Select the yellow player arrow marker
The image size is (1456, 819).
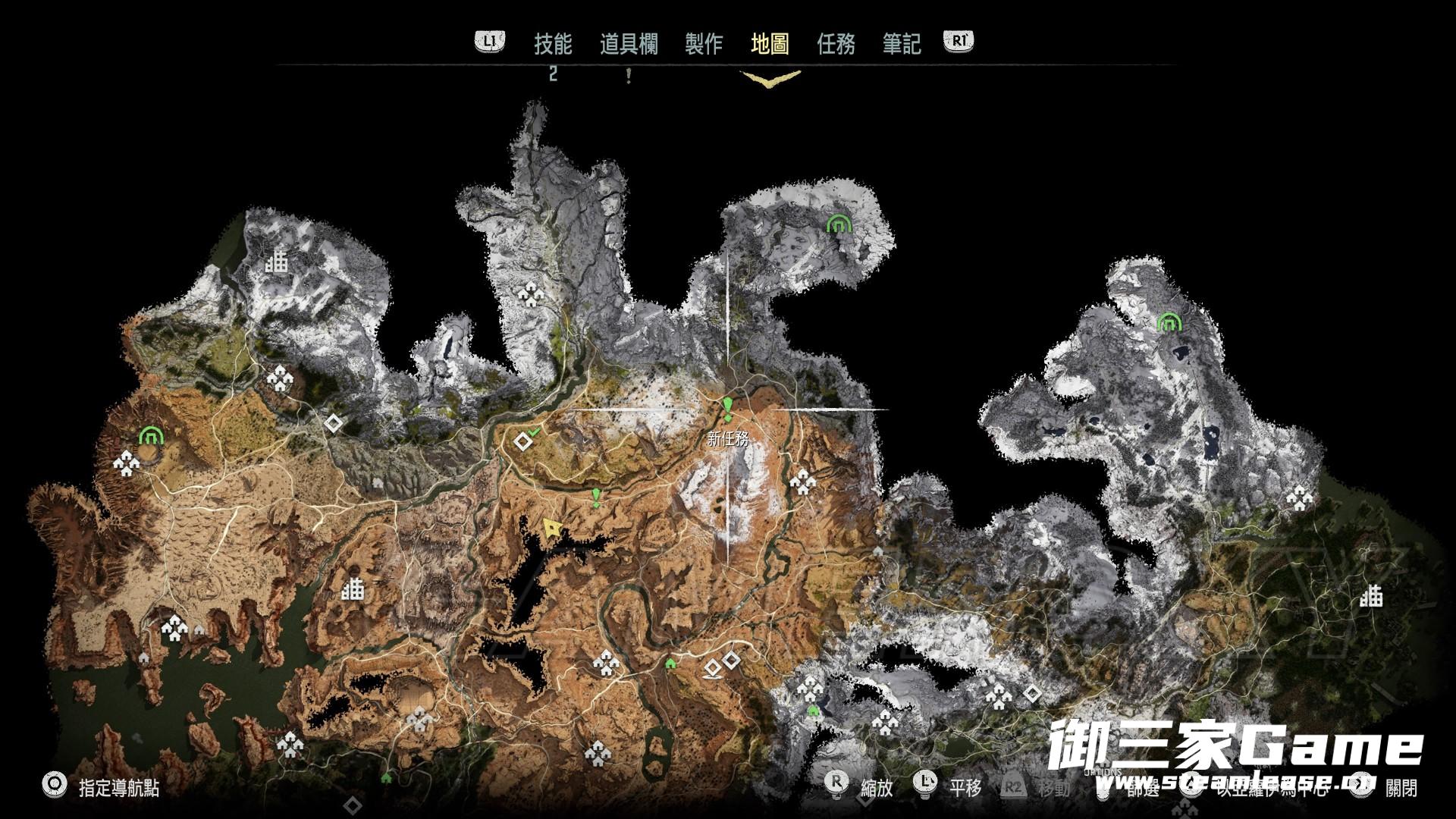pyautogui.click(x=554, y=526)
